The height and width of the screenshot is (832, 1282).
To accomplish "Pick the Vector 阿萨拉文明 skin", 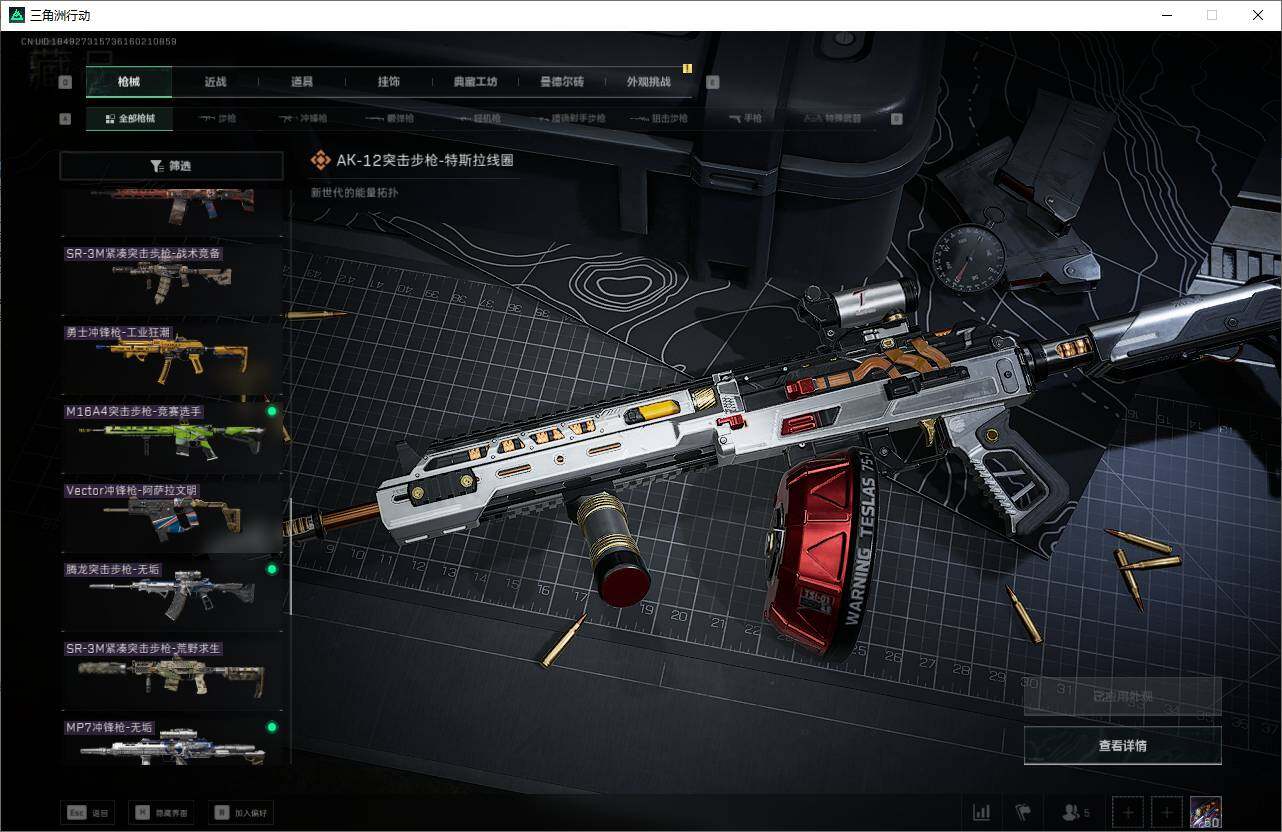I will coord(172,516).
